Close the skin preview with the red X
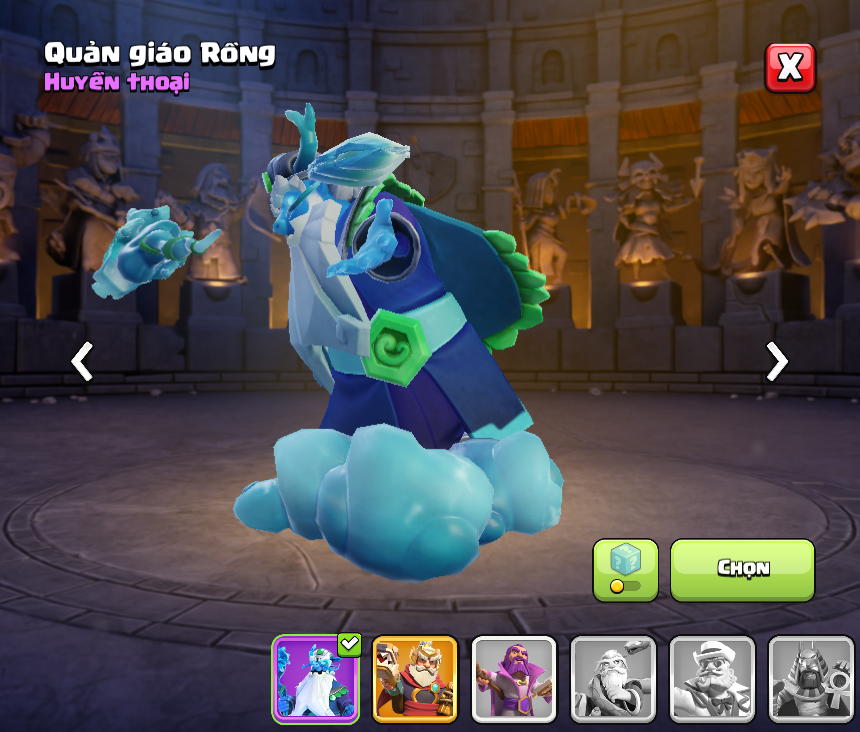Viewport: 860px width, 732px height. click(x=790, y=68)
